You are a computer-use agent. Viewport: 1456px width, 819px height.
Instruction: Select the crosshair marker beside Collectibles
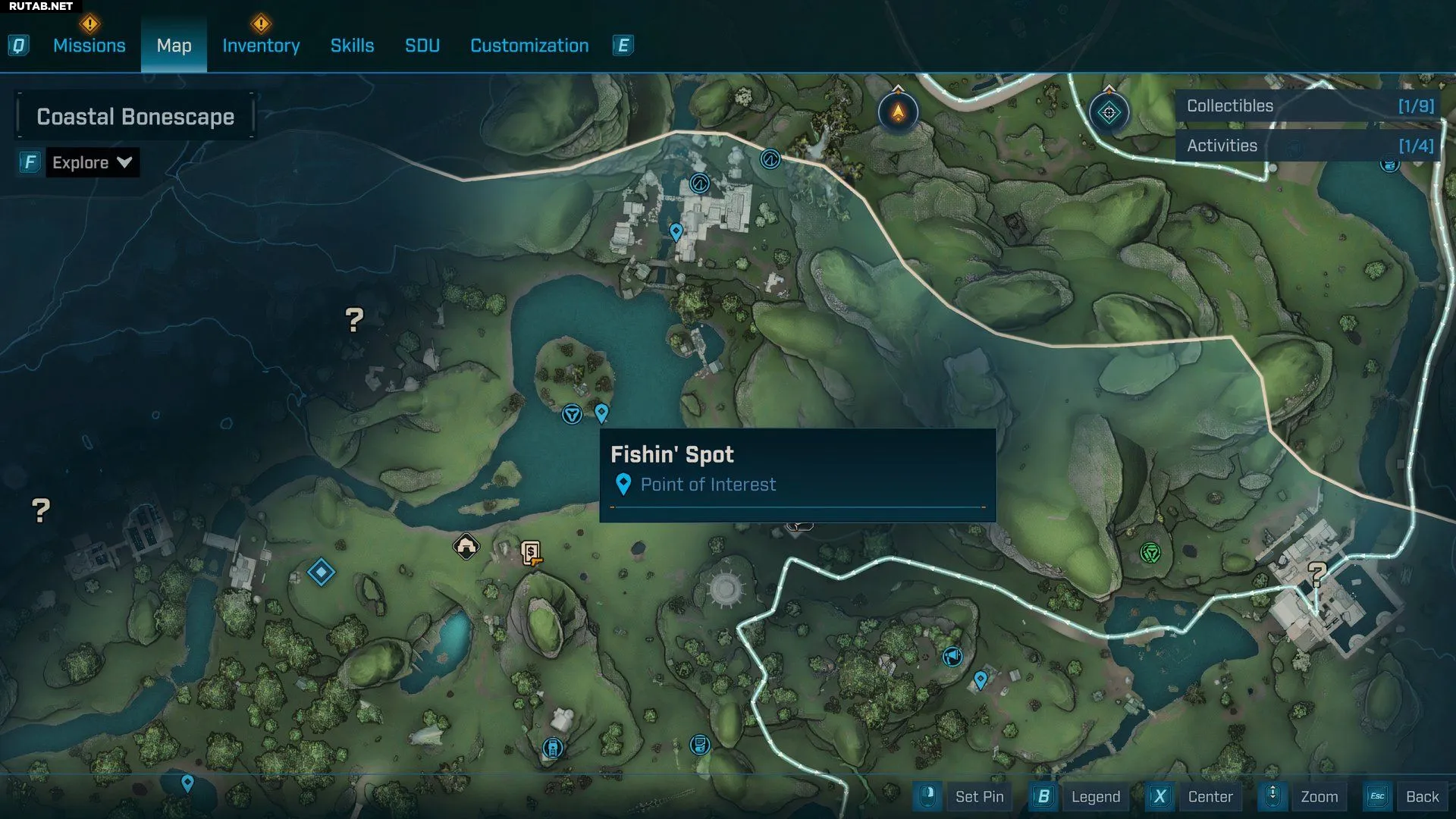pos(1109,113)
